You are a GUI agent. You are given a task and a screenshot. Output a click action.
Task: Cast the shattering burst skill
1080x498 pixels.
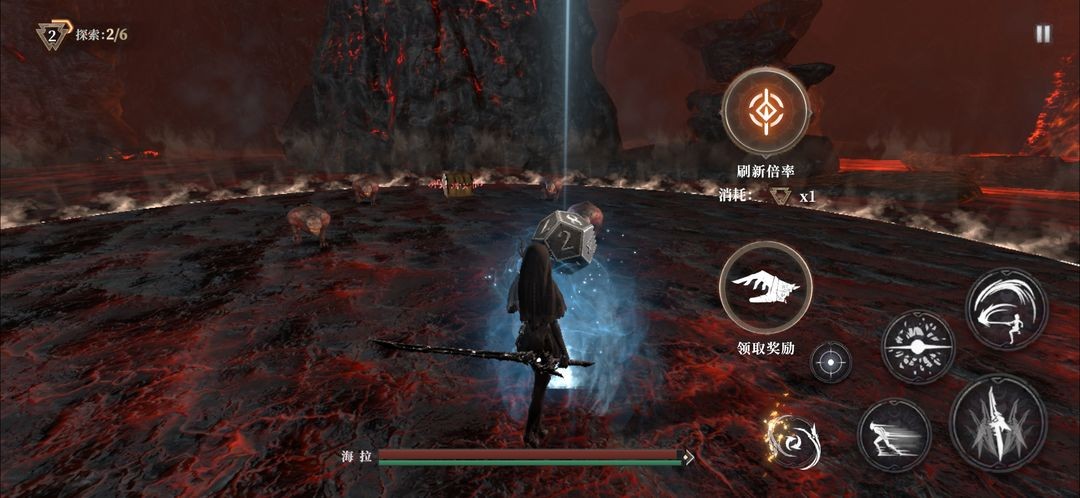[918, 347]
